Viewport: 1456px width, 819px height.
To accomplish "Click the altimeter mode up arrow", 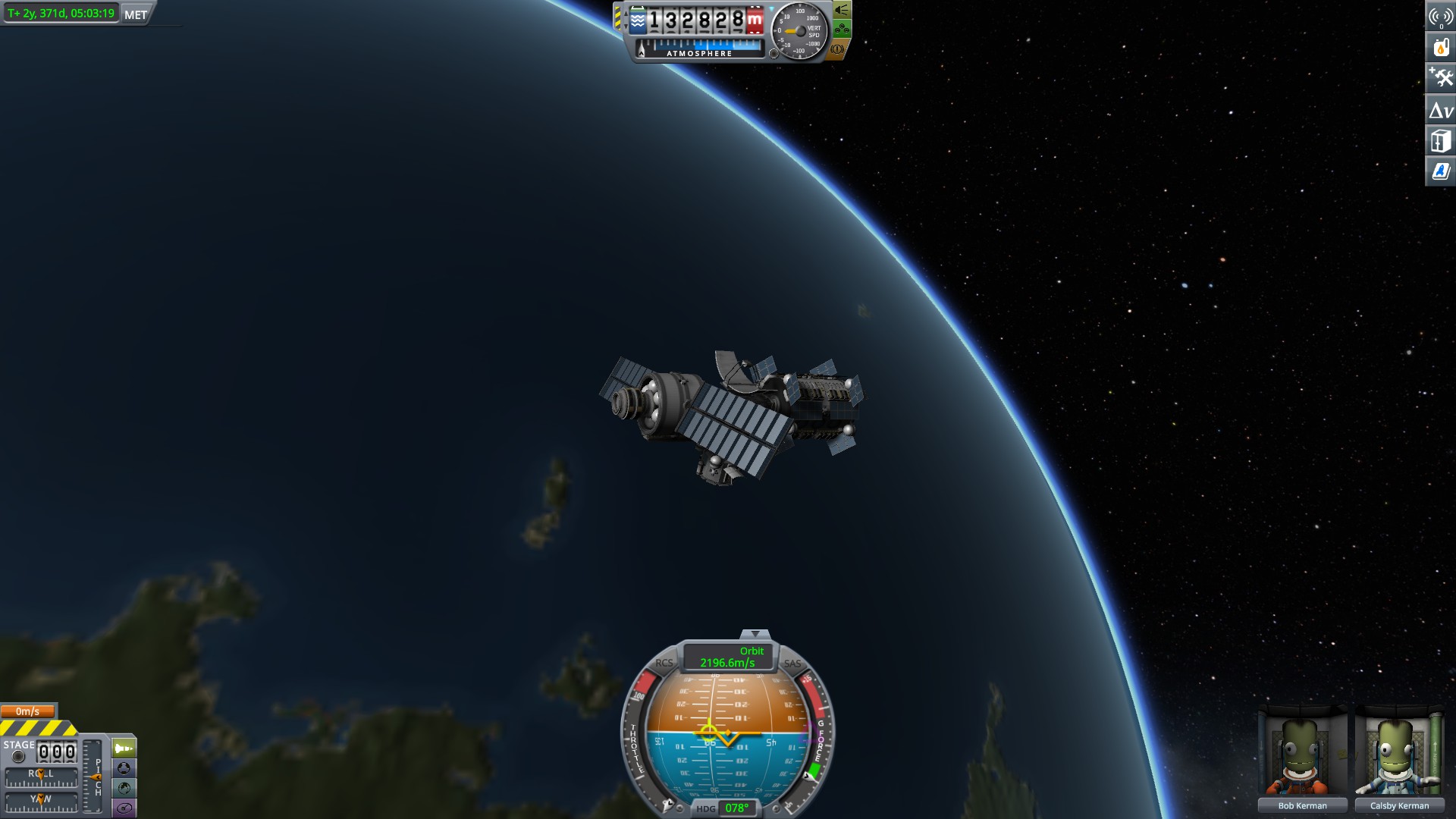I will [626, 13].
